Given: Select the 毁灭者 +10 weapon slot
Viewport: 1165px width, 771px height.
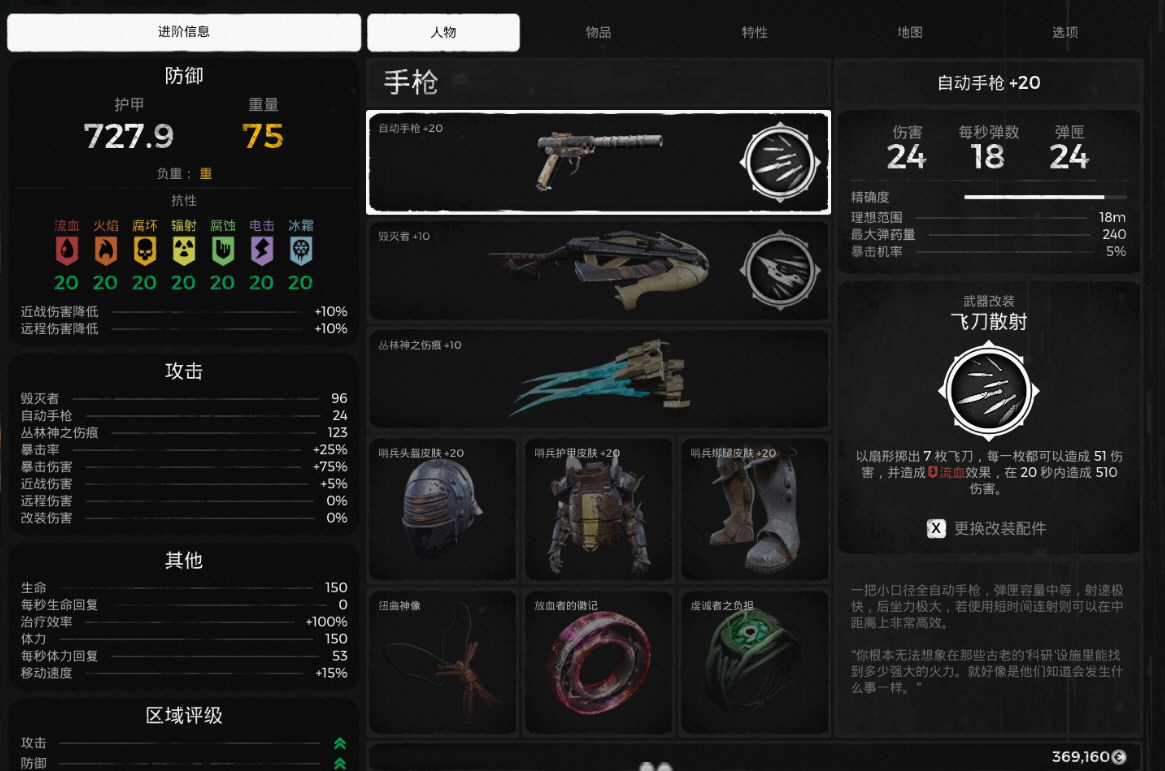Looking at the screenshot, I should (598, 271).
